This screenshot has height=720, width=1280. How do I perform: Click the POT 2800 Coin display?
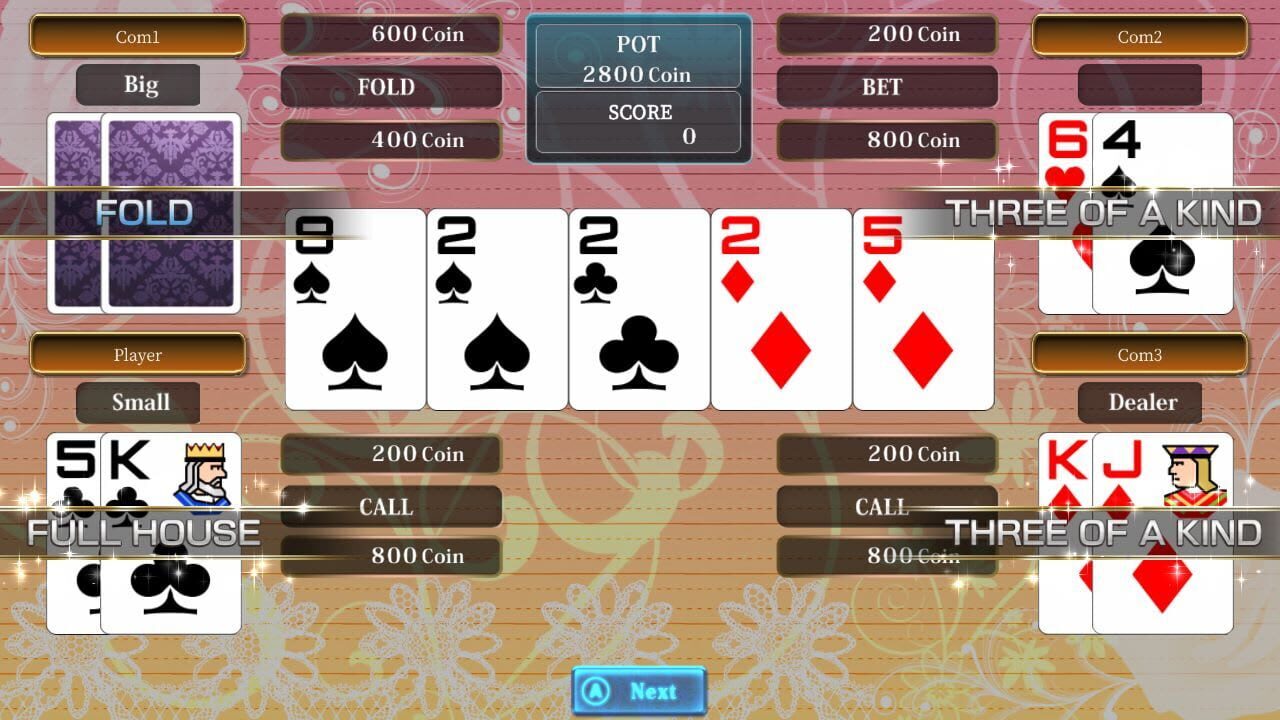[x=638, y=57]
